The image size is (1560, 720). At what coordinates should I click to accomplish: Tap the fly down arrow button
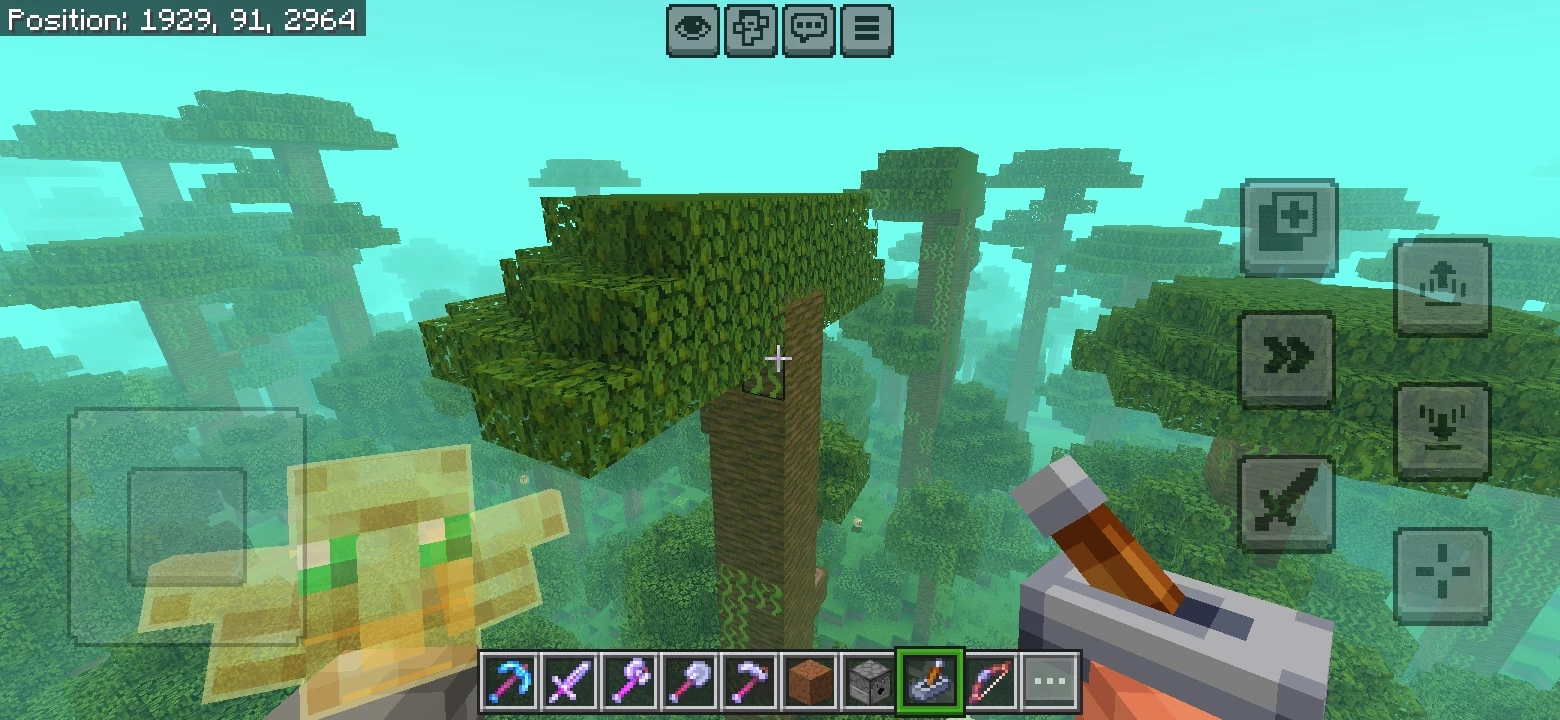1442,431
